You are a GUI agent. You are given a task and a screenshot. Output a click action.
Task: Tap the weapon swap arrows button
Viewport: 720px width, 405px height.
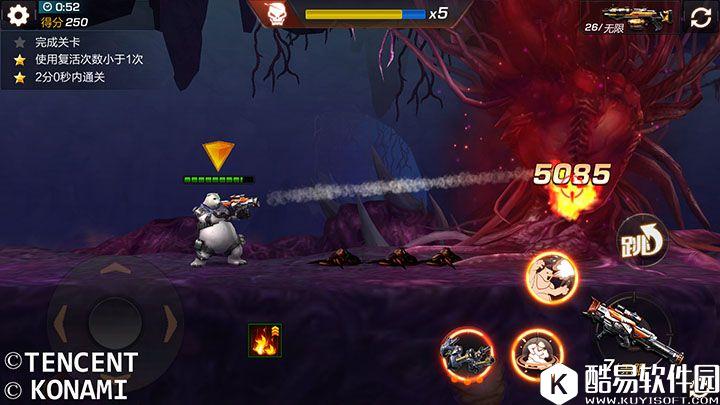coord(698,18)
